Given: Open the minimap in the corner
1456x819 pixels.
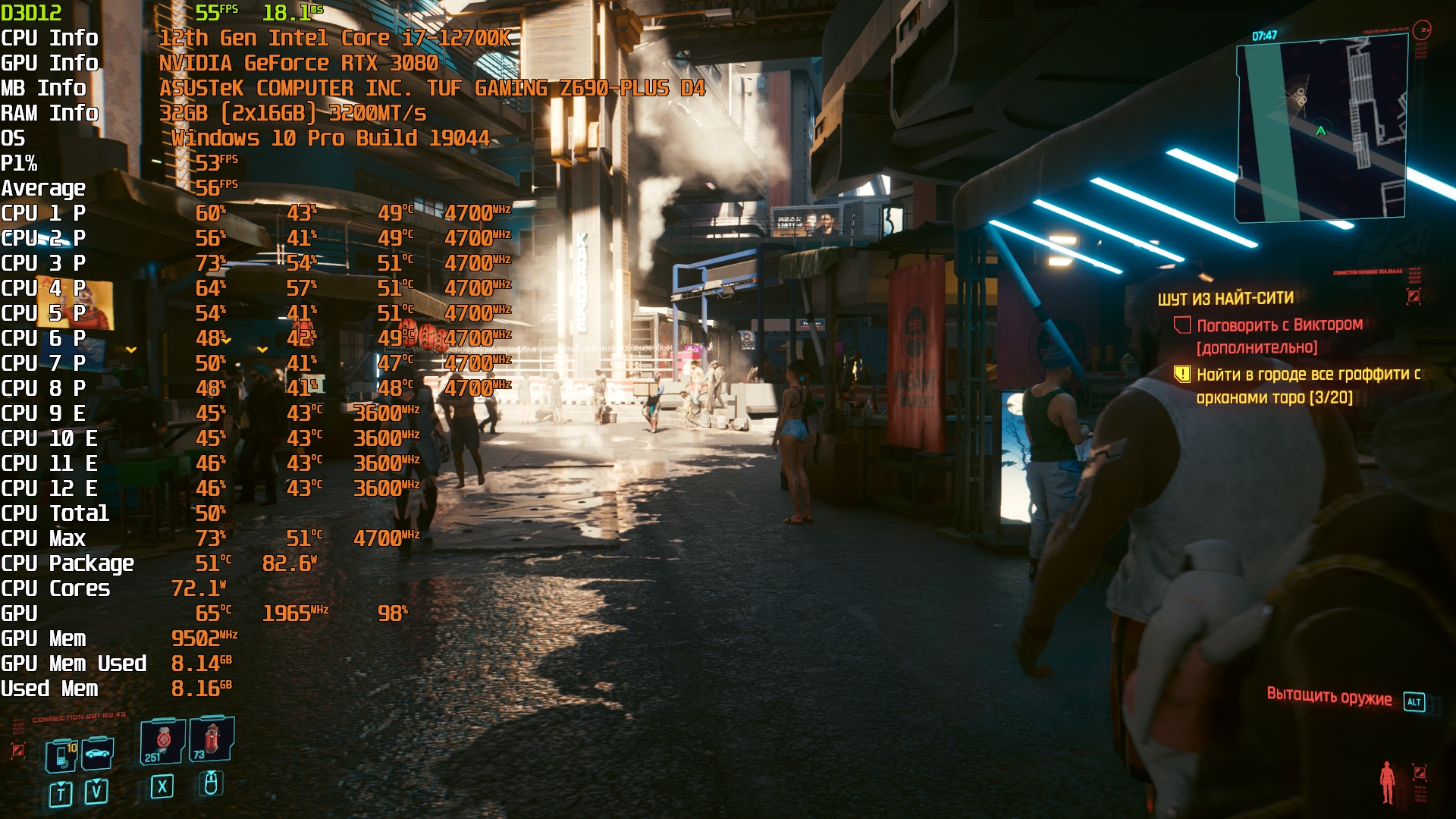Looking at the screenshot, I should click(x=1322, y=130).
